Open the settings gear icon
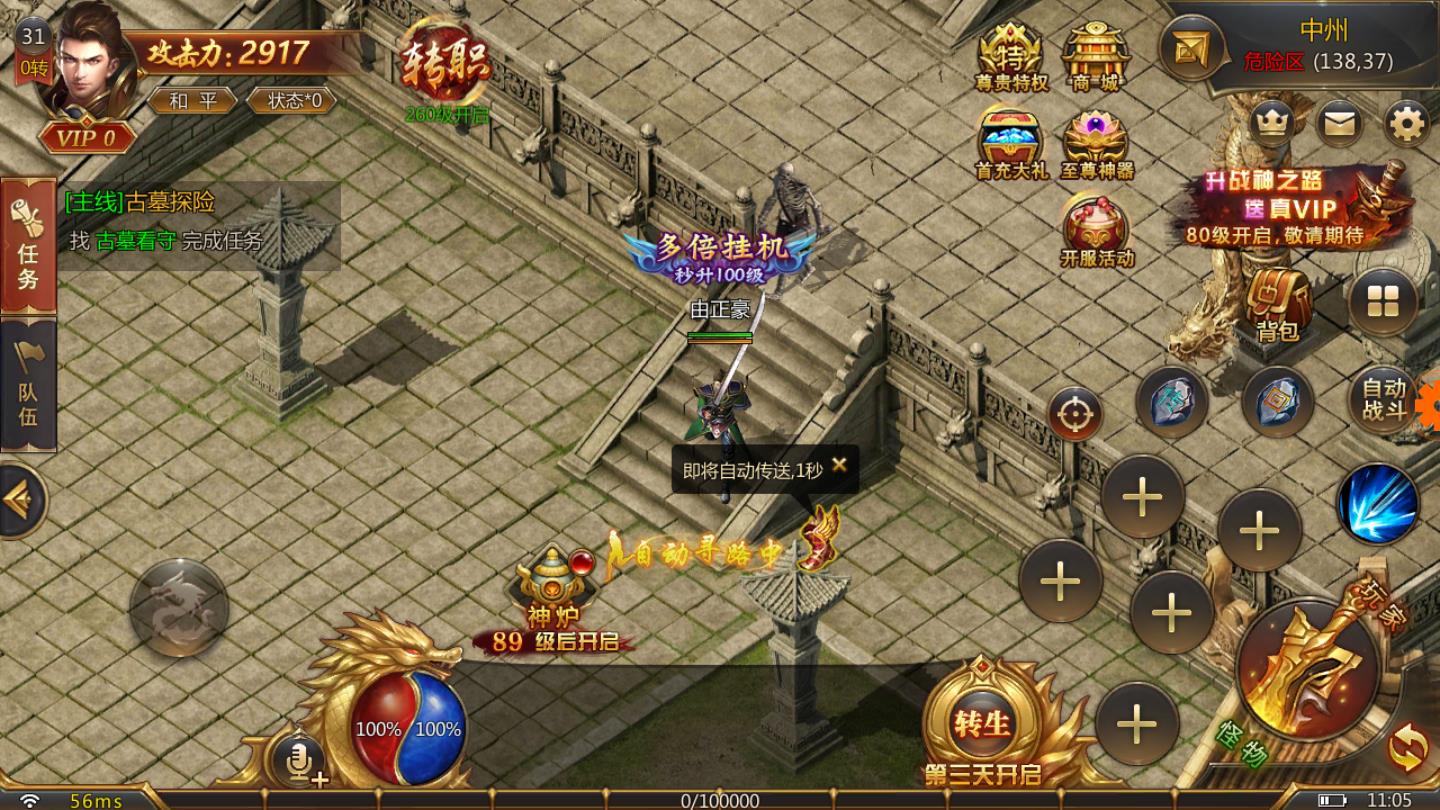 pyautogui.click(x=1407, y=124)
